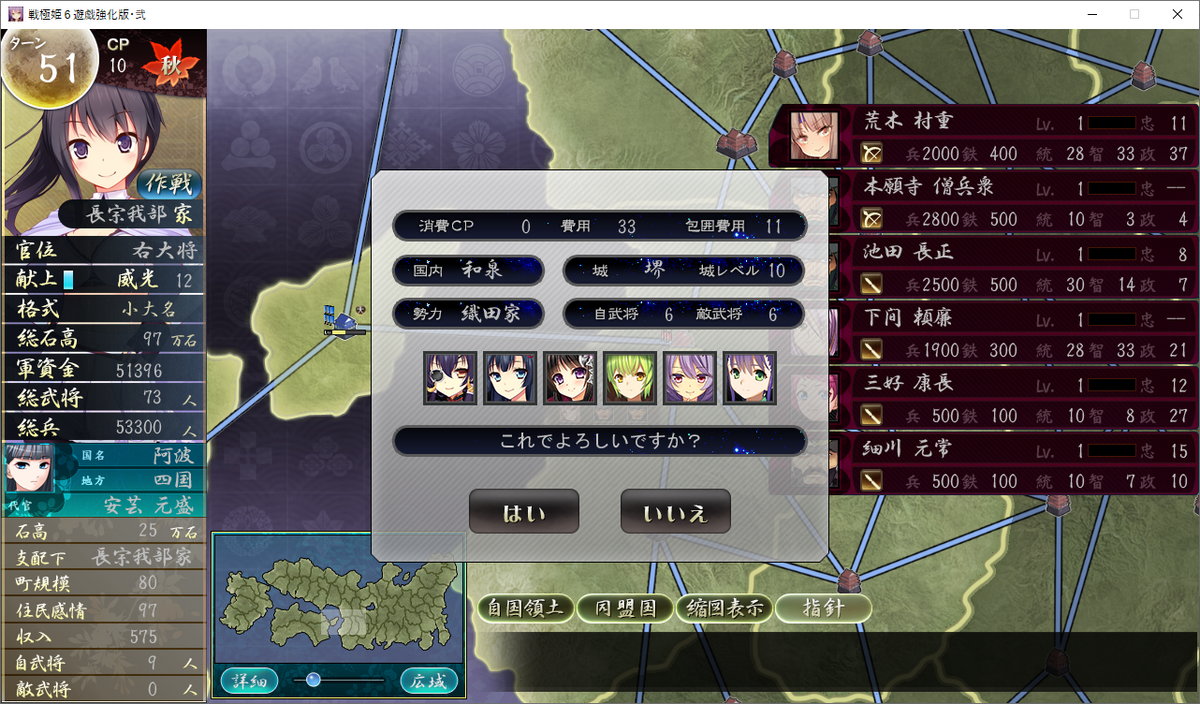Switch to 縮図表示 reduced map view
The width and height of the screenshot is (1200, 704).
click(x=723, y=608)
